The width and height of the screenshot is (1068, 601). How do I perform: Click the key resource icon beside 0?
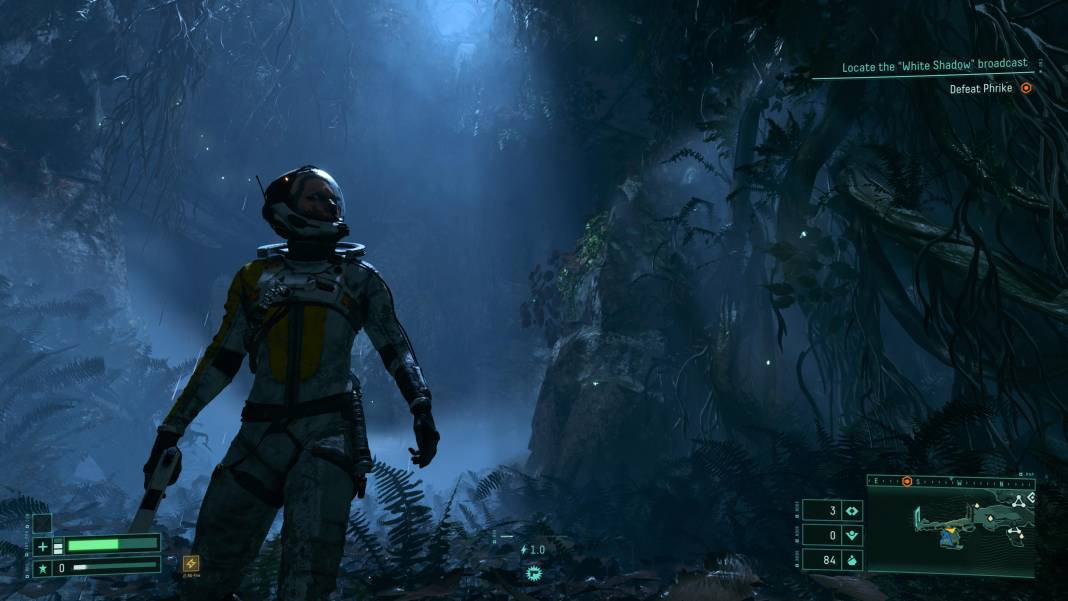tap(851, 535)
